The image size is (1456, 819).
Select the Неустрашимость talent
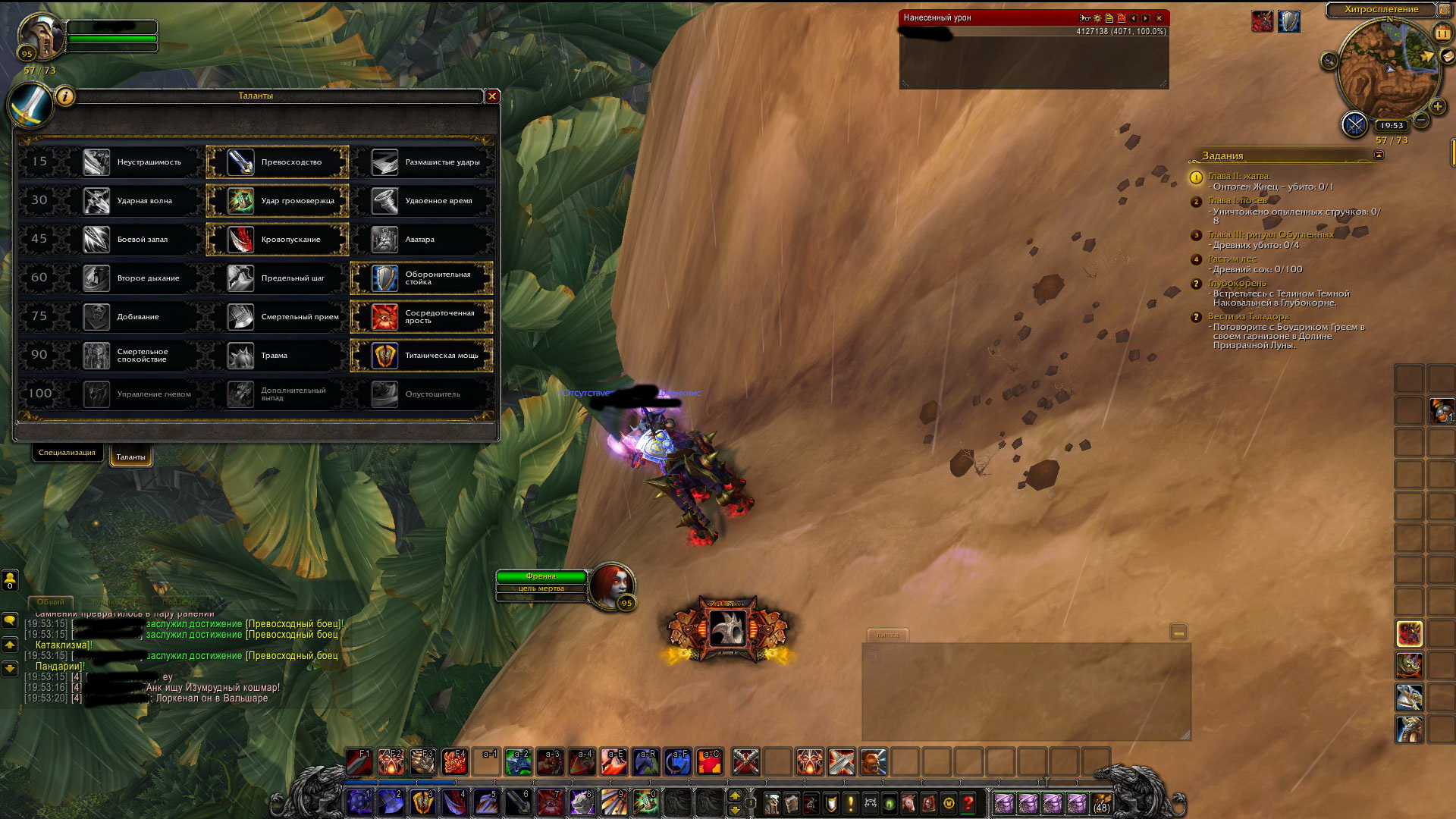(133, 162)
